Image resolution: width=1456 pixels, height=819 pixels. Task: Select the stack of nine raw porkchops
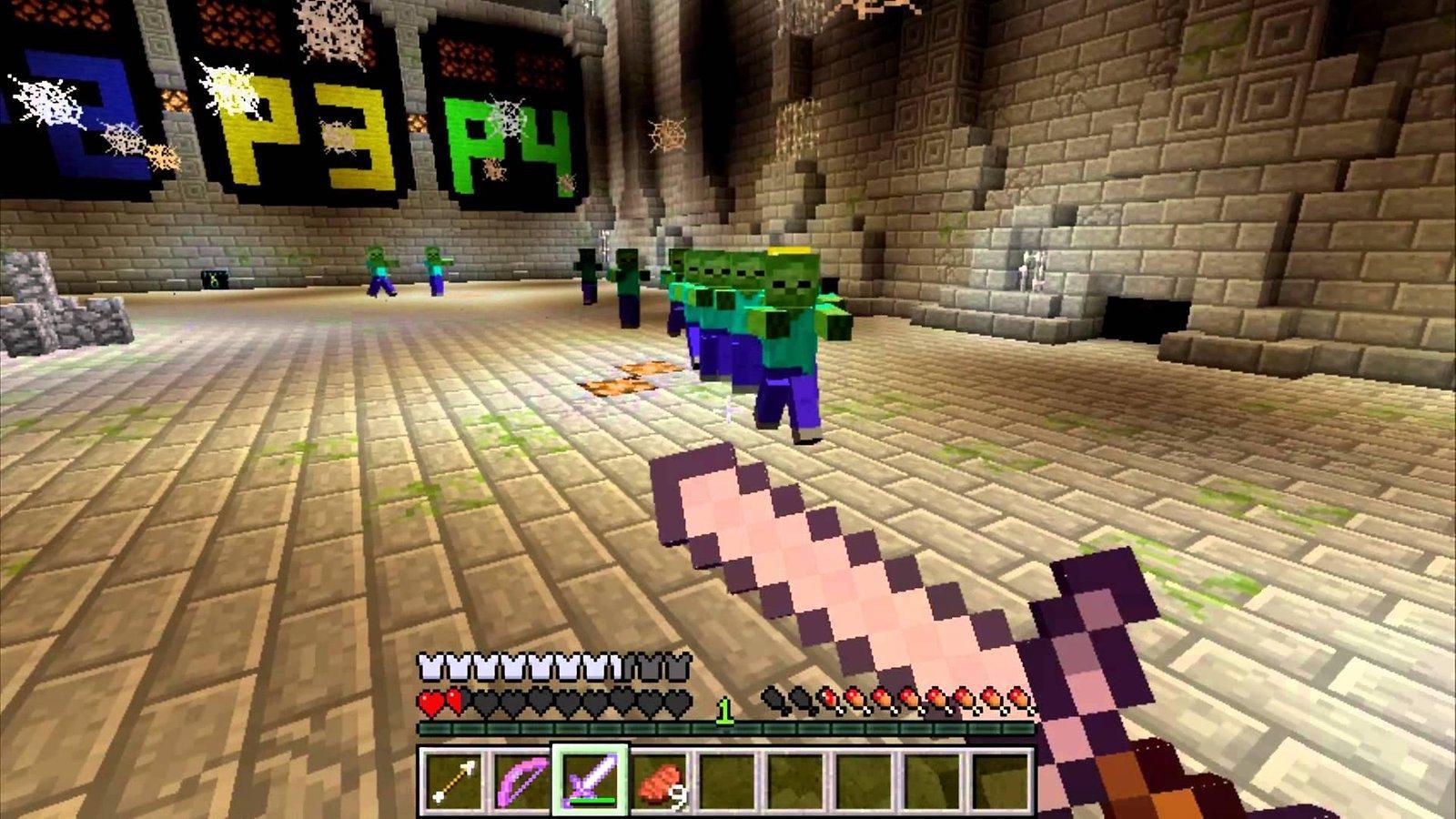(x=661, y=781)
